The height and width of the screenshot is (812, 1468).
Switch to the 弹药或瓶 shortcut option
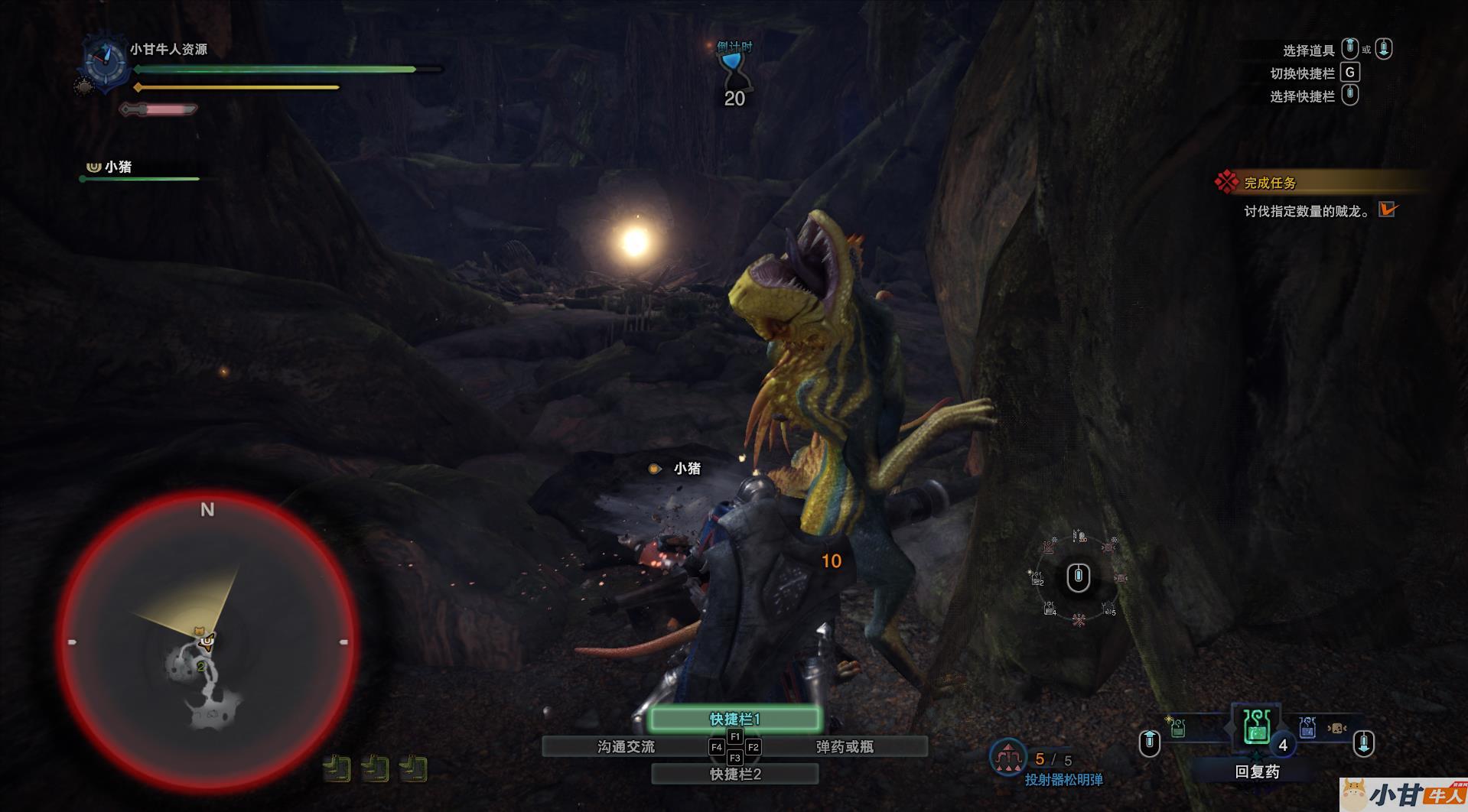click(845, 746)
